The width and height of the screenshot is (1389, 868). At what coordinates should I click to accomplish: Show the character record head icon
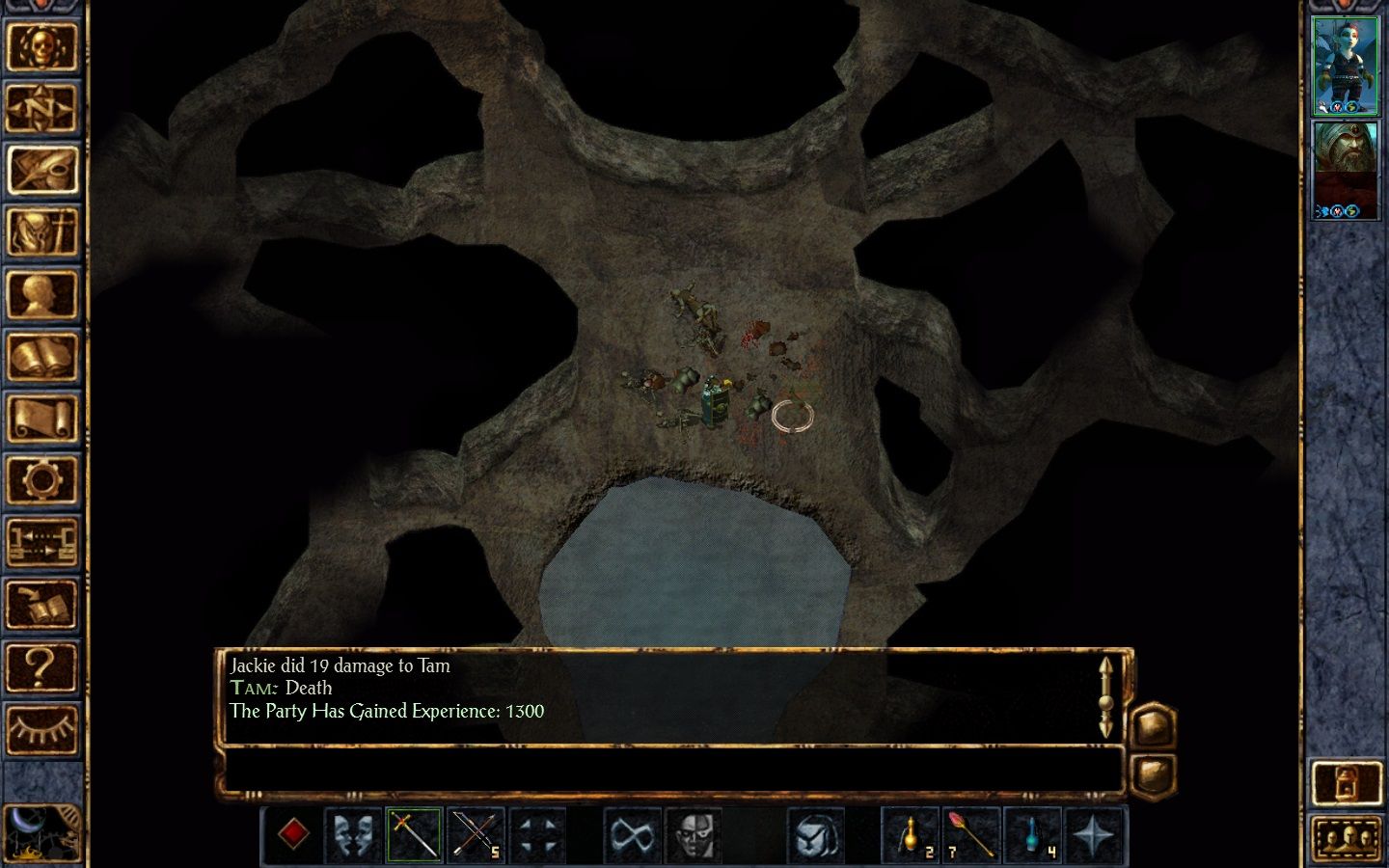click(x=41, y=294)
